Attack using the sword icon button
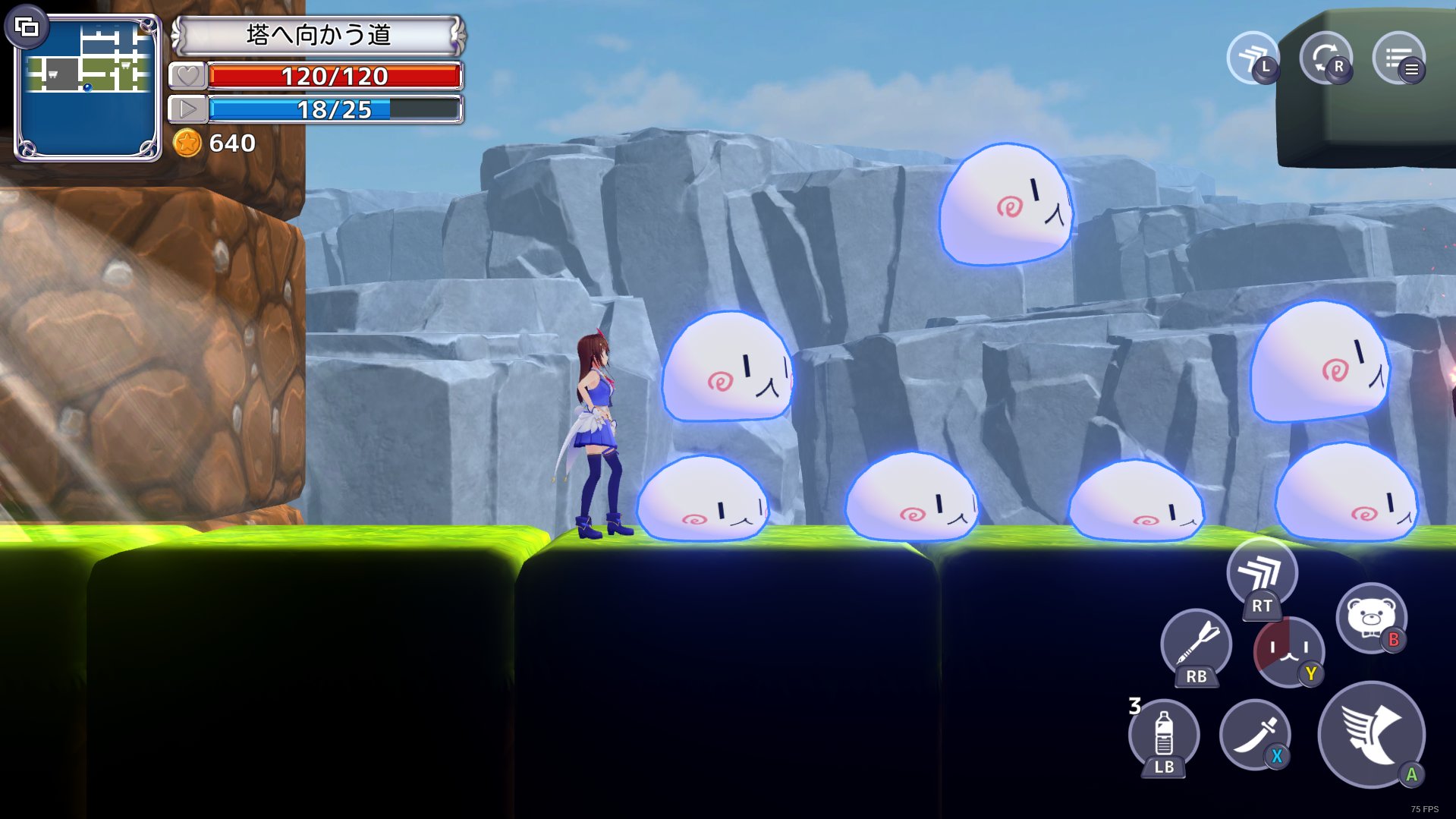The width and height of the screenshot is (1456, 819). click(x=1254, y=734)
